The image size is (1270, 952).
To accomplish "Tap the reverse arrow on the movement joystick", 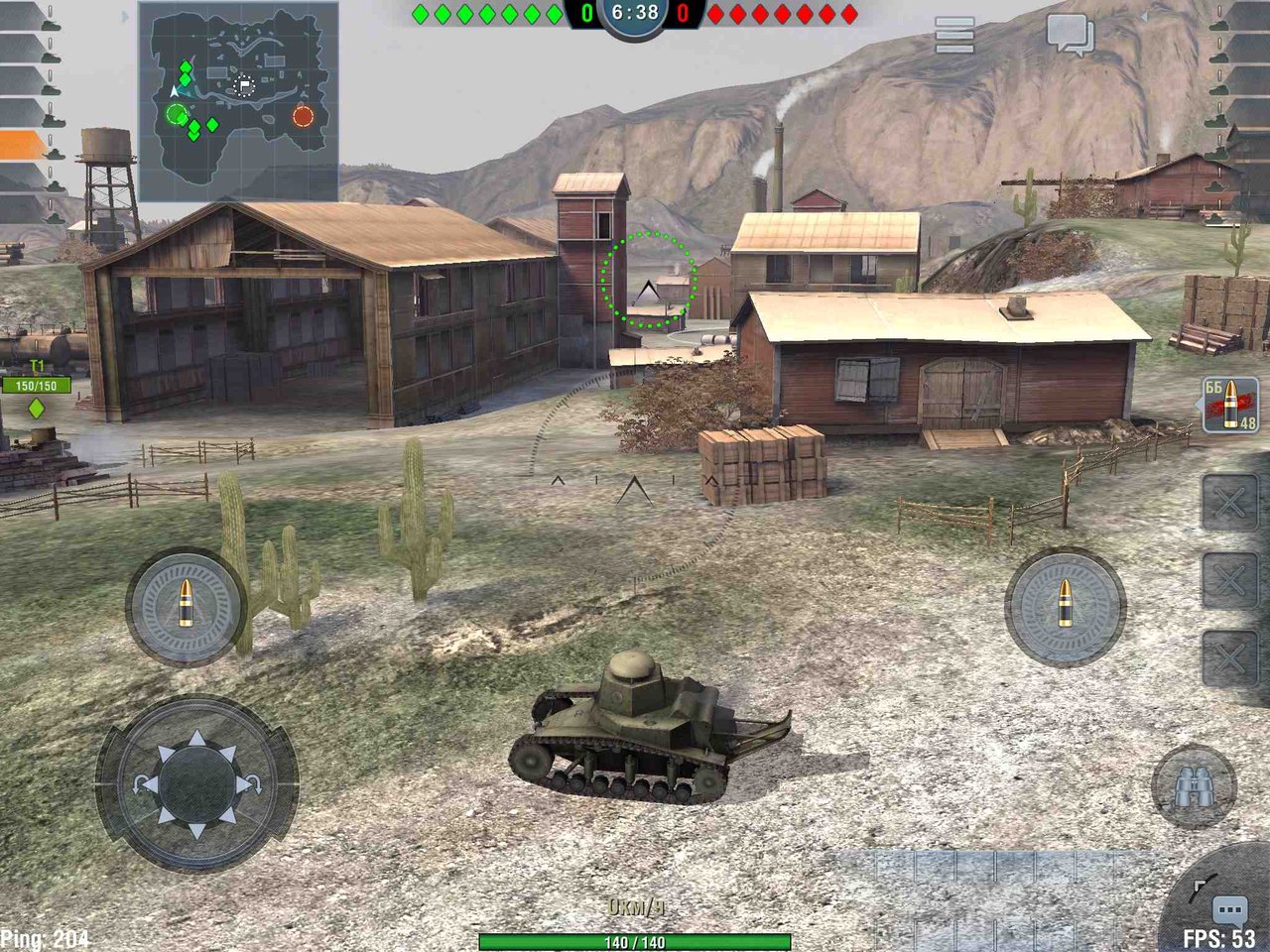I will tap(196, 829).
